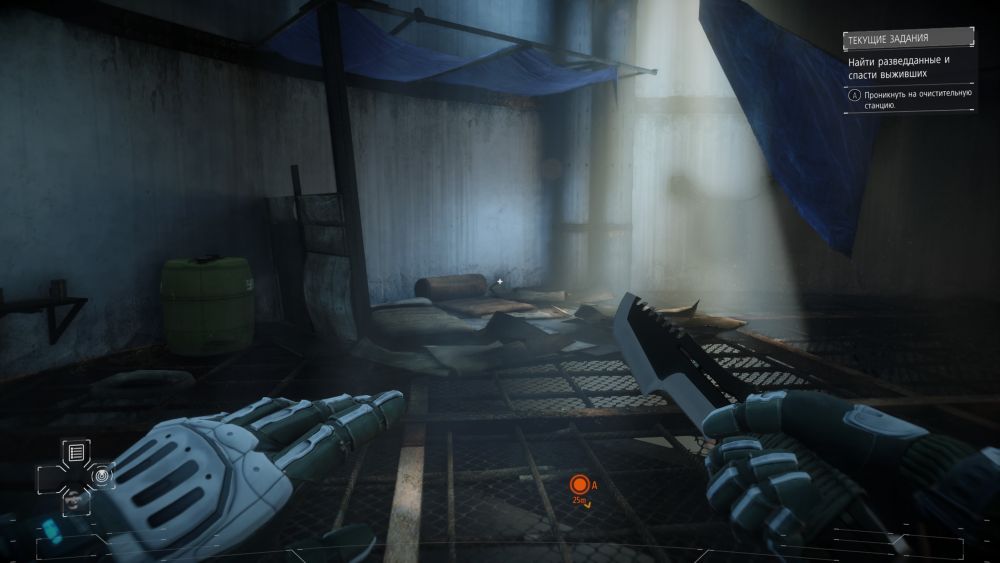This screenshot has width=1000, height=563.
Task: Select the Проникнуть на очистительную станцию sub-objective
Action: (908, 98)
